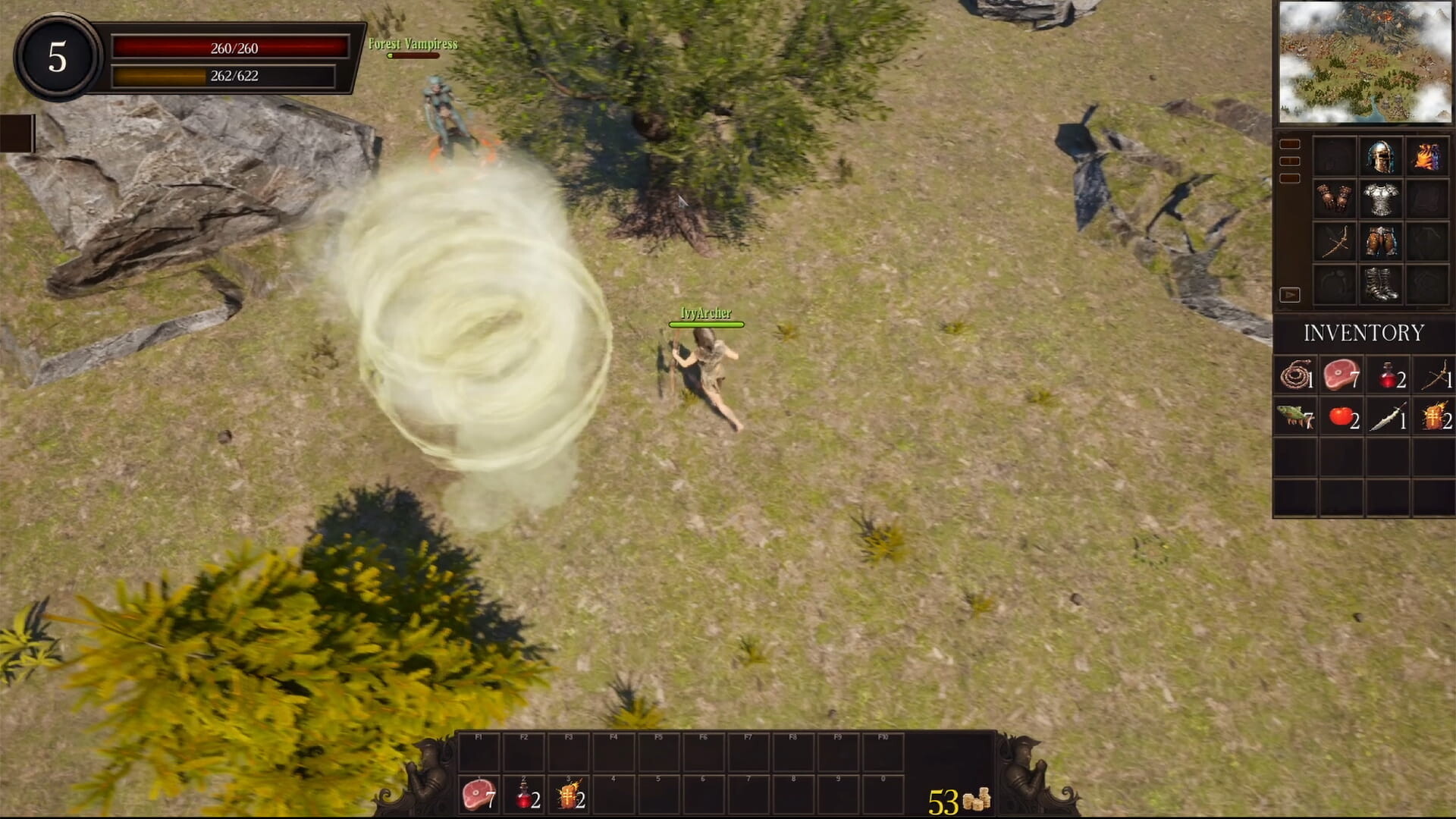Select the coiled whip in the inventory
Screen dimensions: 1456x819
click(x=1295, y=375)
